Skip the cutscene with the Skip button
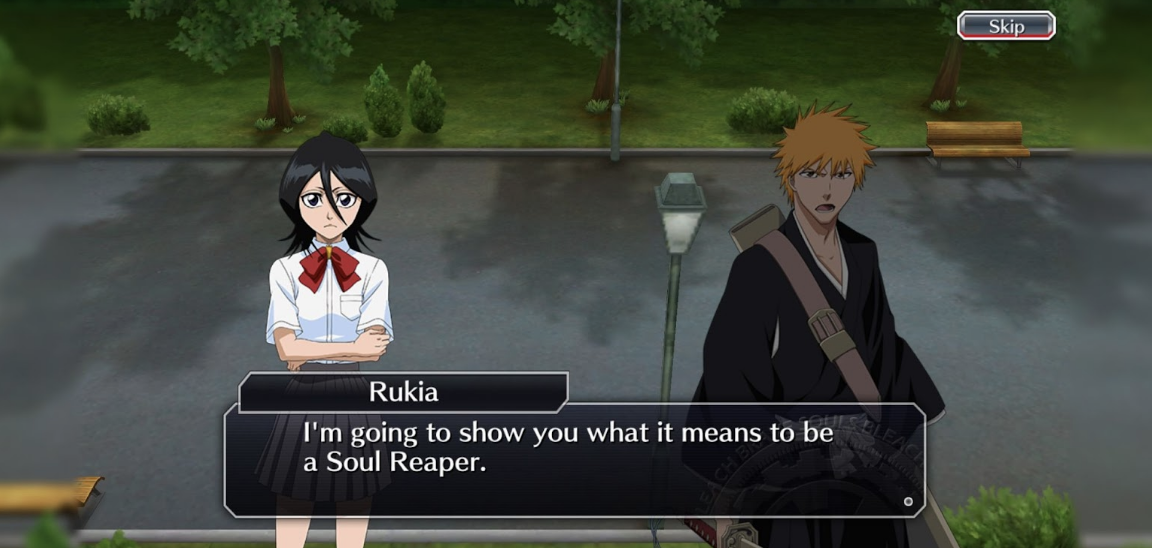Screen dimensions: 1152x548 tap(1006, 26)
